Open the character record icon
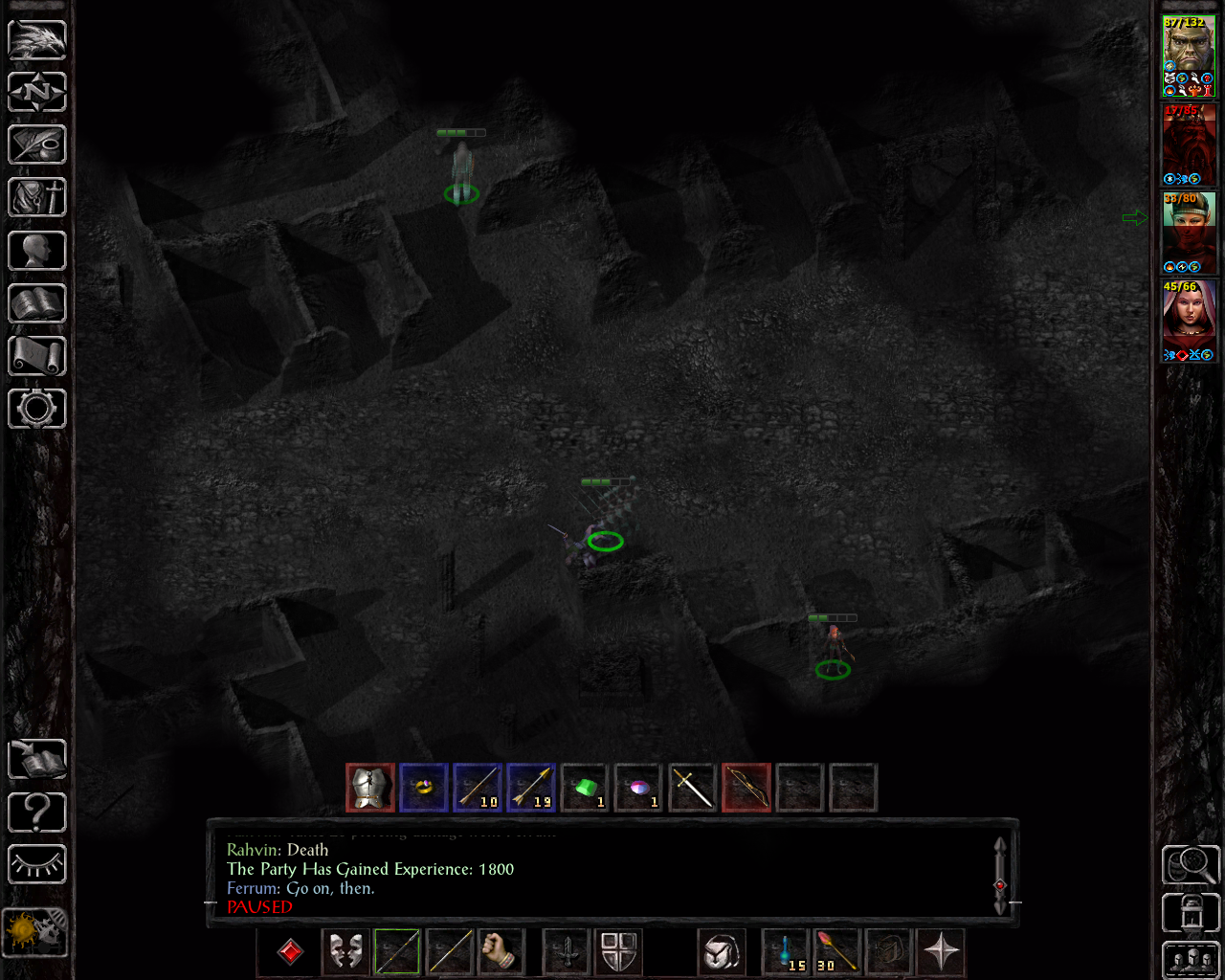The height and width of the screenshot is (980, 1225). (x=36, y=250)
